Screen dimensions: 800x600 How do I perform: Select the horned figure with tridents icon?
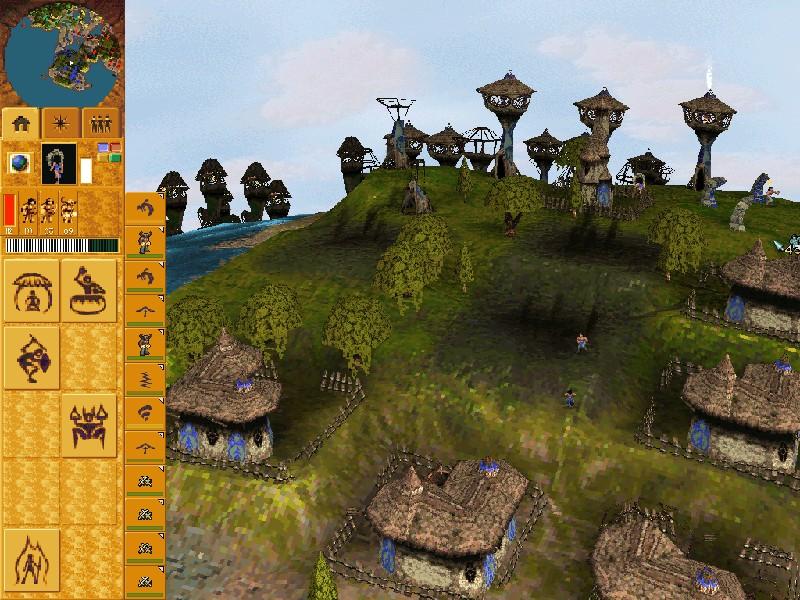pos(89,425)
